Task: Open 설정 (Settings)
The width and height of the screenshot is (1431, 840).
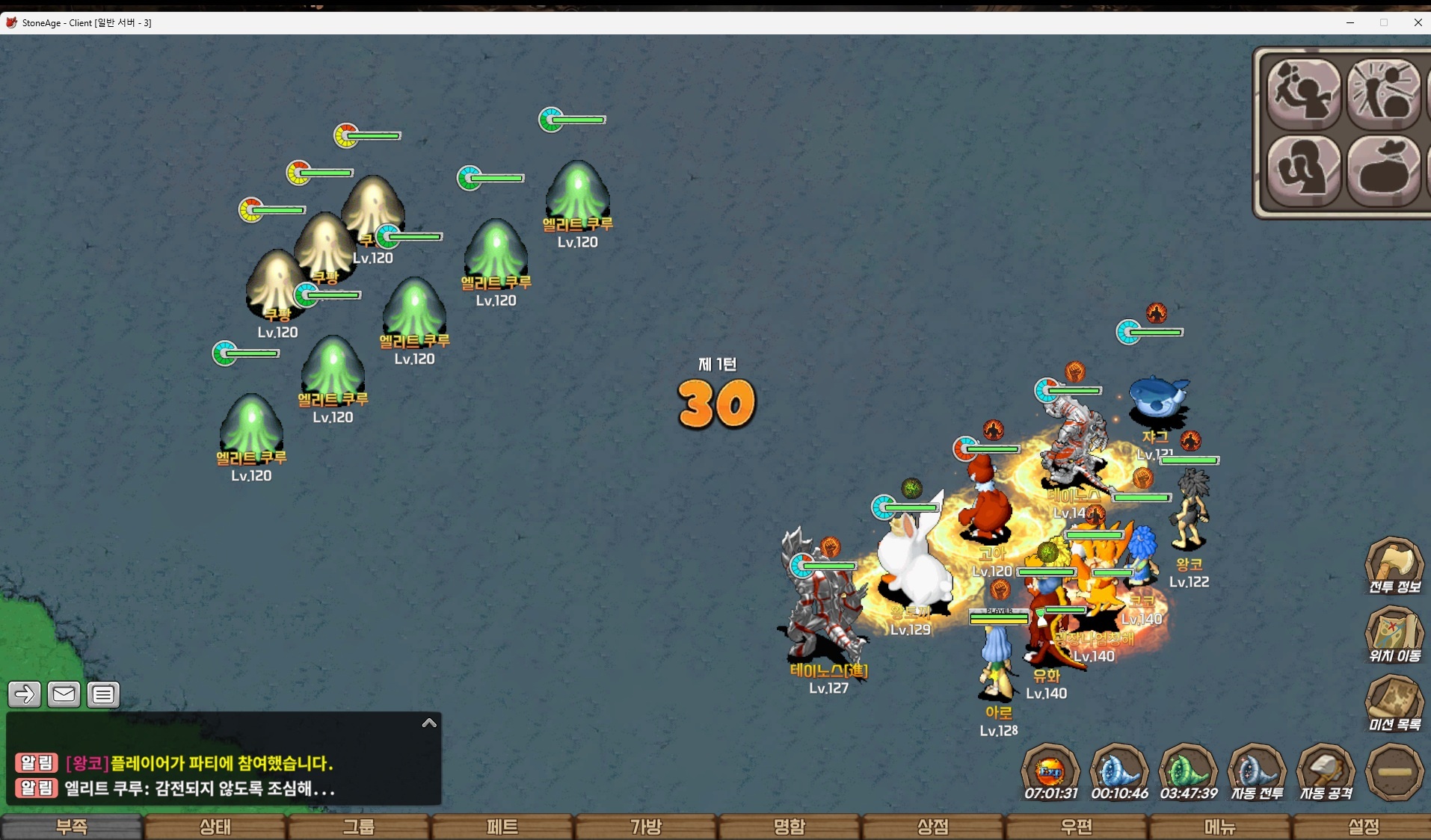Action: [1363, 827]
